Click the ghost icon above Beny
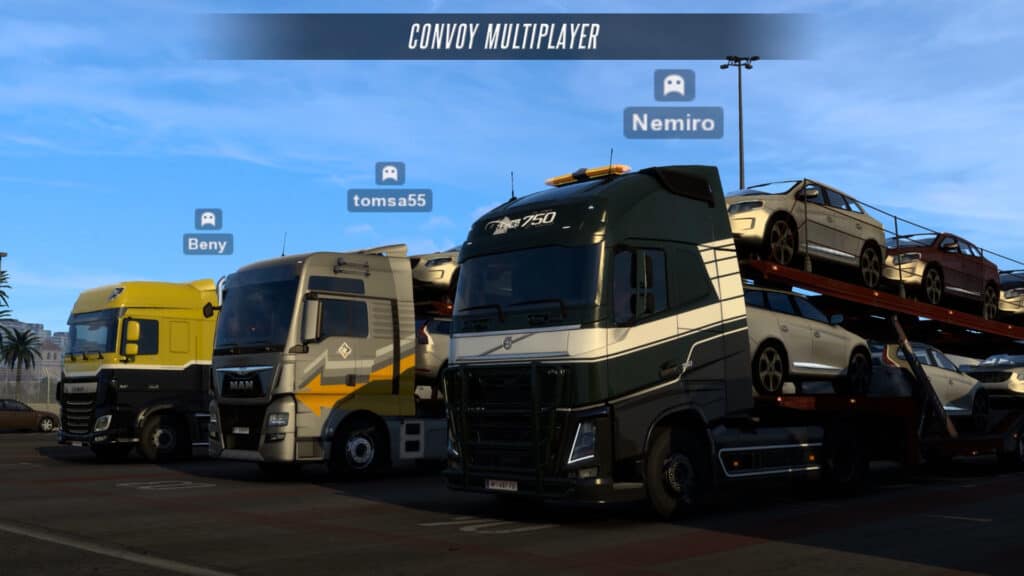Image resolution: width=1024 pixels, height=576 pixels. [x=208, y=219]
